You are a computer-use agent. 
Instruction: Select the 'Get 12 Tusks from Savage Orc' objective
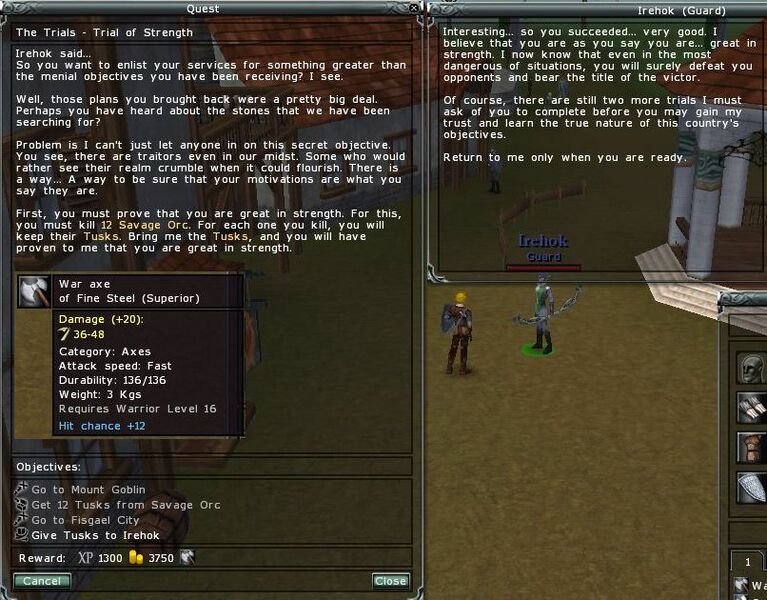click(x=125, y=505)
